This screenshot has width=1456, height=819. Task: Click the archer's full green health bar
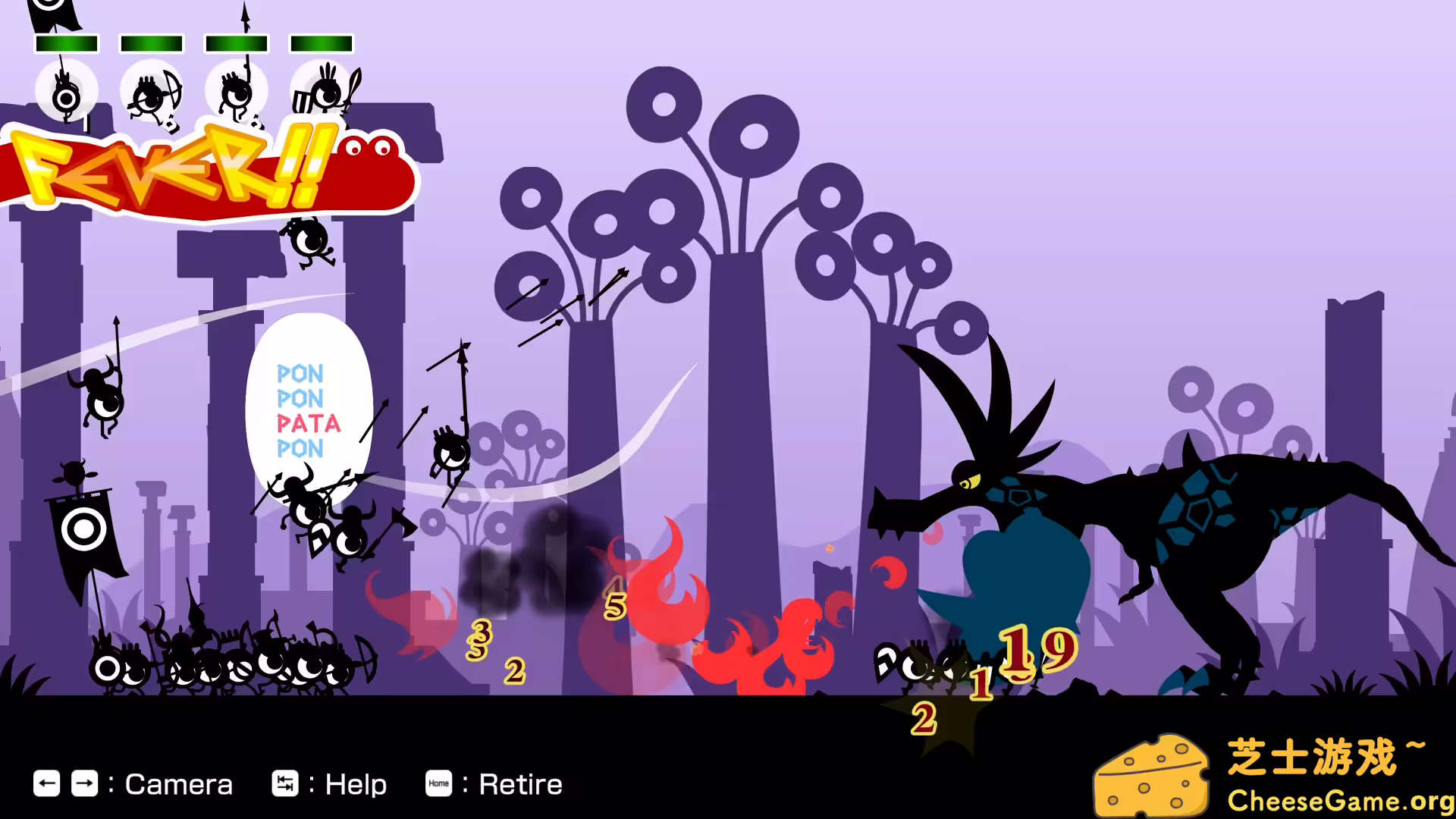point(151,43)
